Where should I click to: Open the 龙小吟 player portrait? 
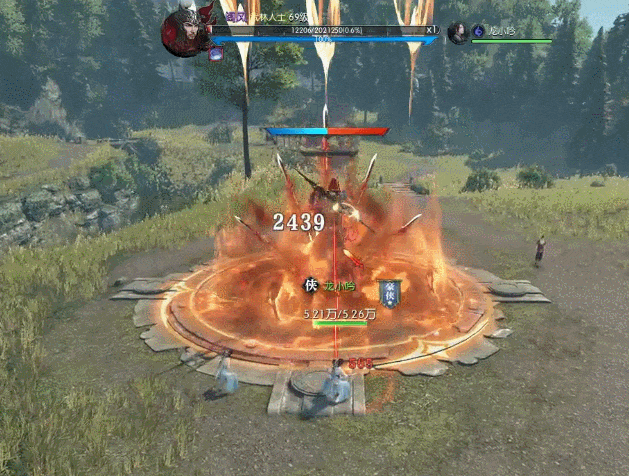pyautogui.click(x=458, y=32)
